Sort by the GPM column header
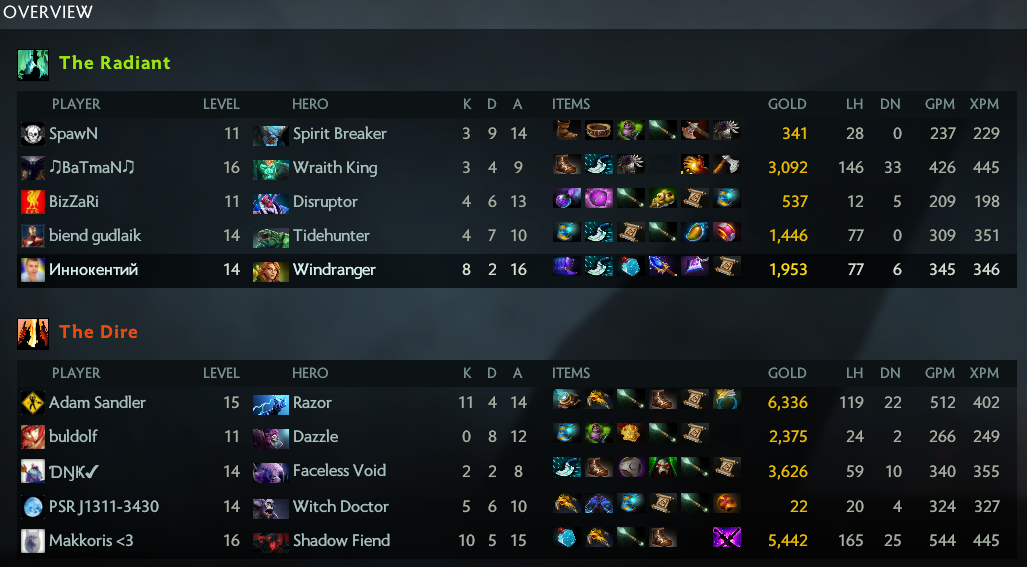1027x567 pixels. coord(940,104)
